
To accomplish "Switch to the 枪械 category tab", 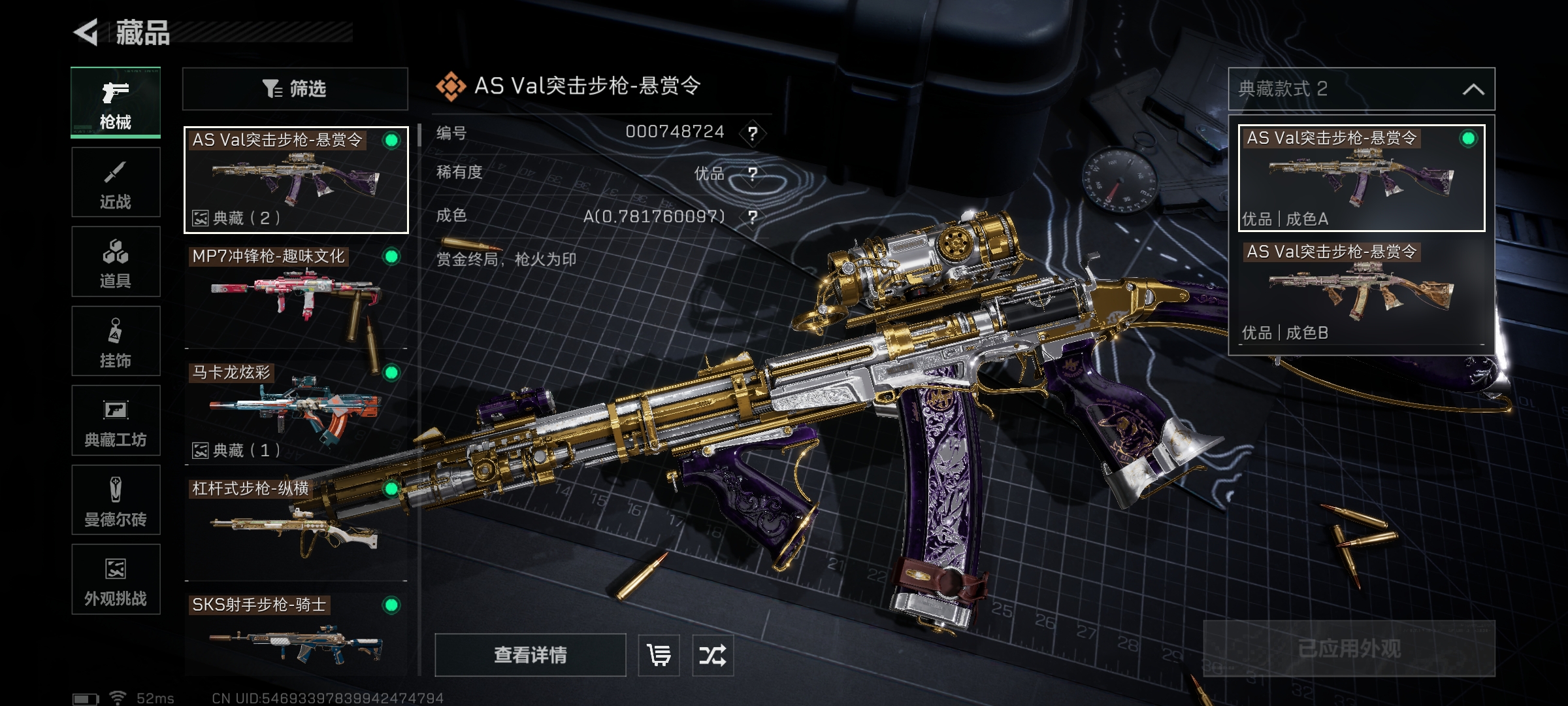I will (116, 103).
